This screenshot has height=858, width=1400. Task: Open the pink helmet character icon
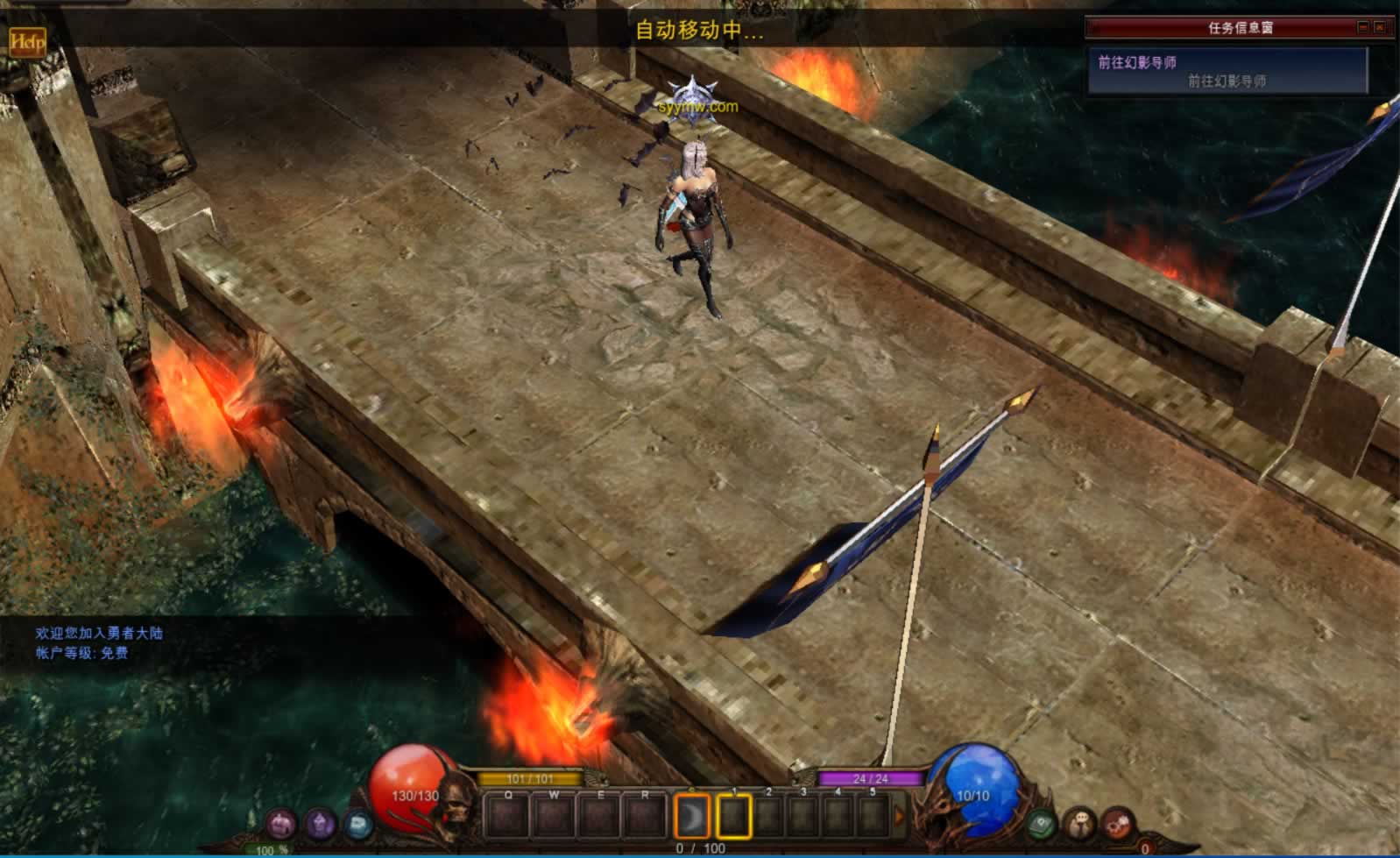pos(281,824)
